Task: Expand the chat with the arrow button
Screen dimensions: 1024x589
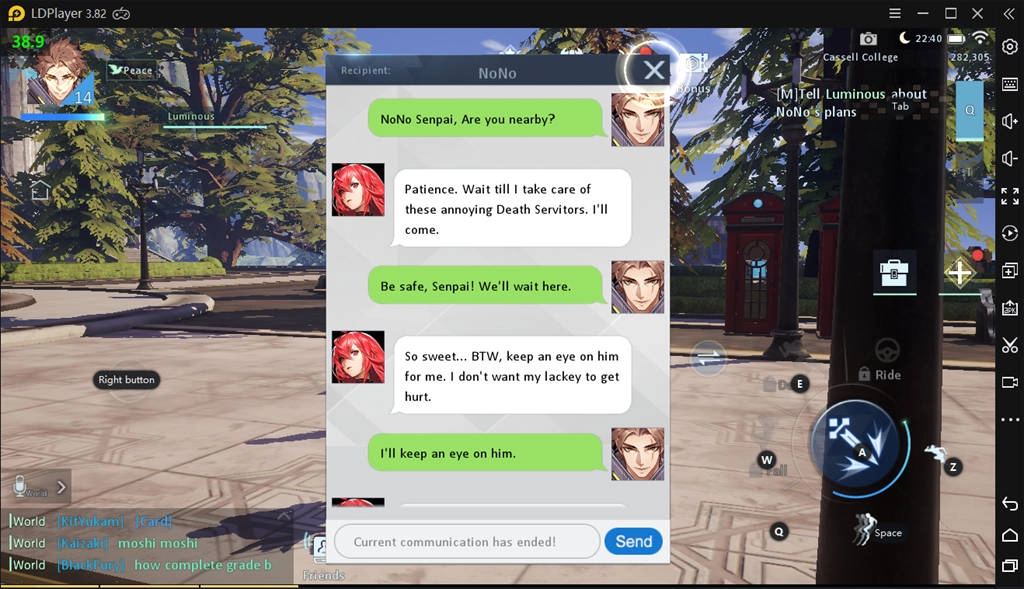Action: click(61, 487)
